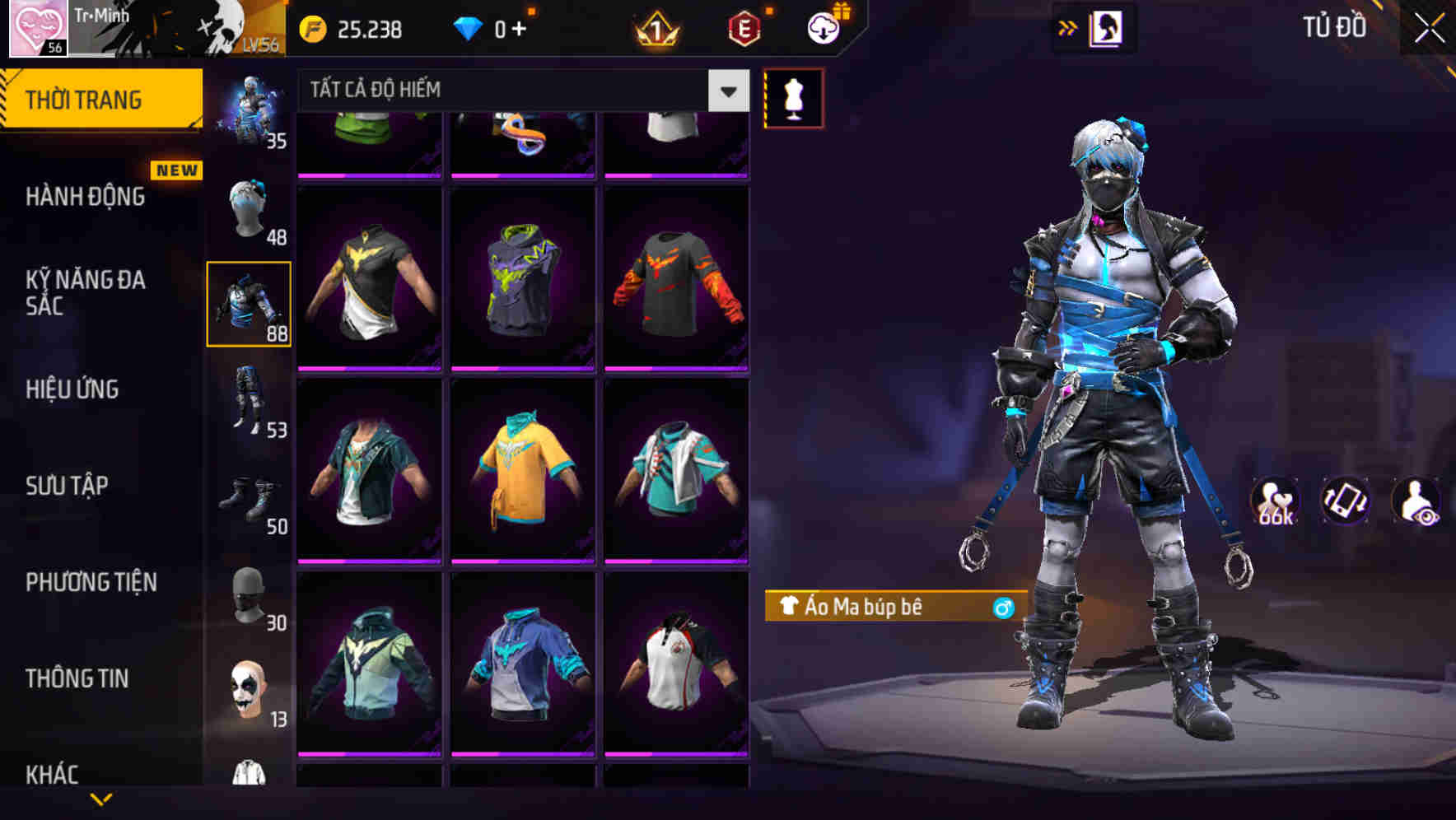Image resolution: width=1456 pixels, height=820 pixels.
Task: Open the PHƯƠNG TIỆN category
Action: [91, 581]
